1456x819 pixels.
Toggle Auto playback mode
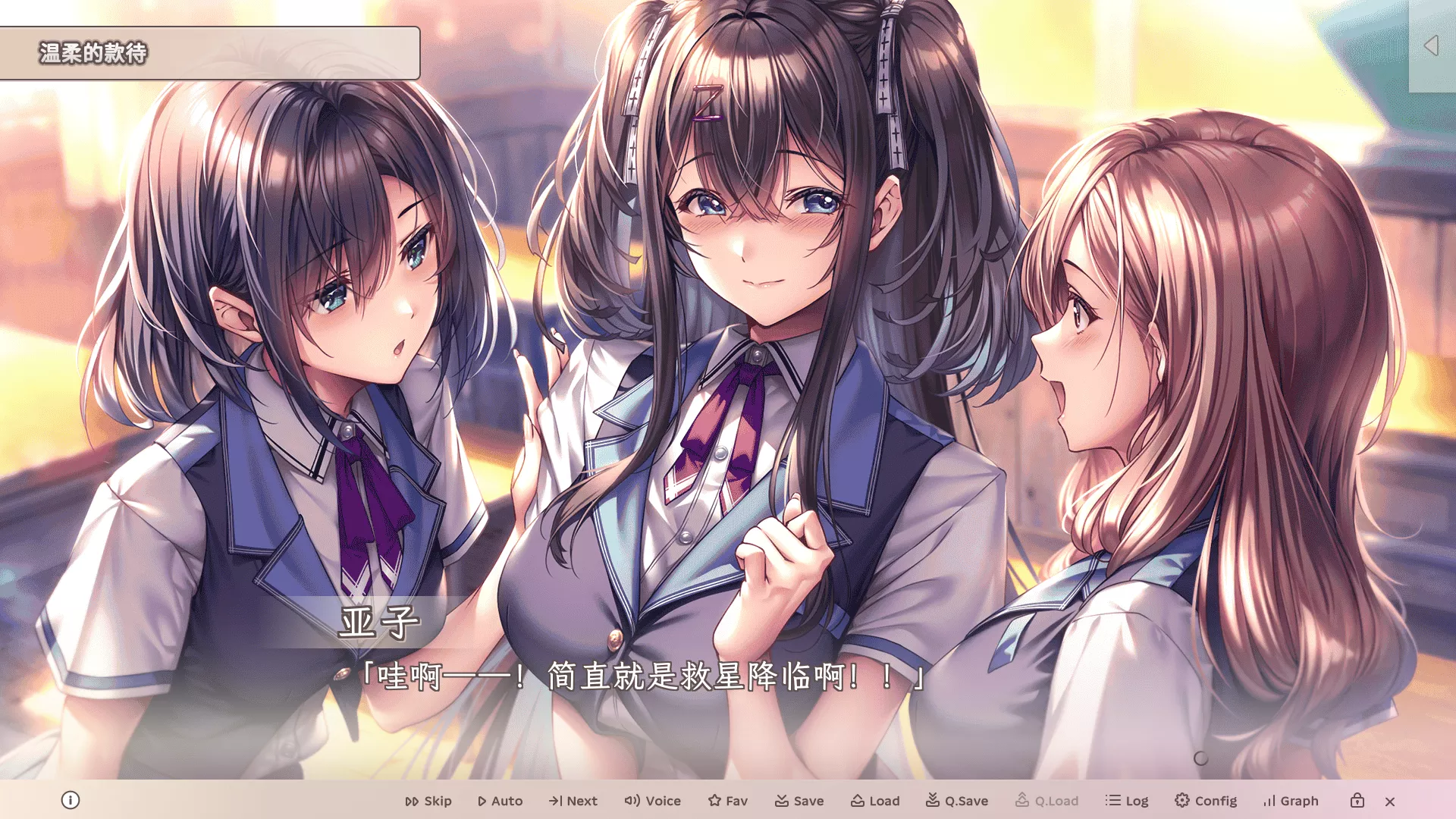coord(500,800)
